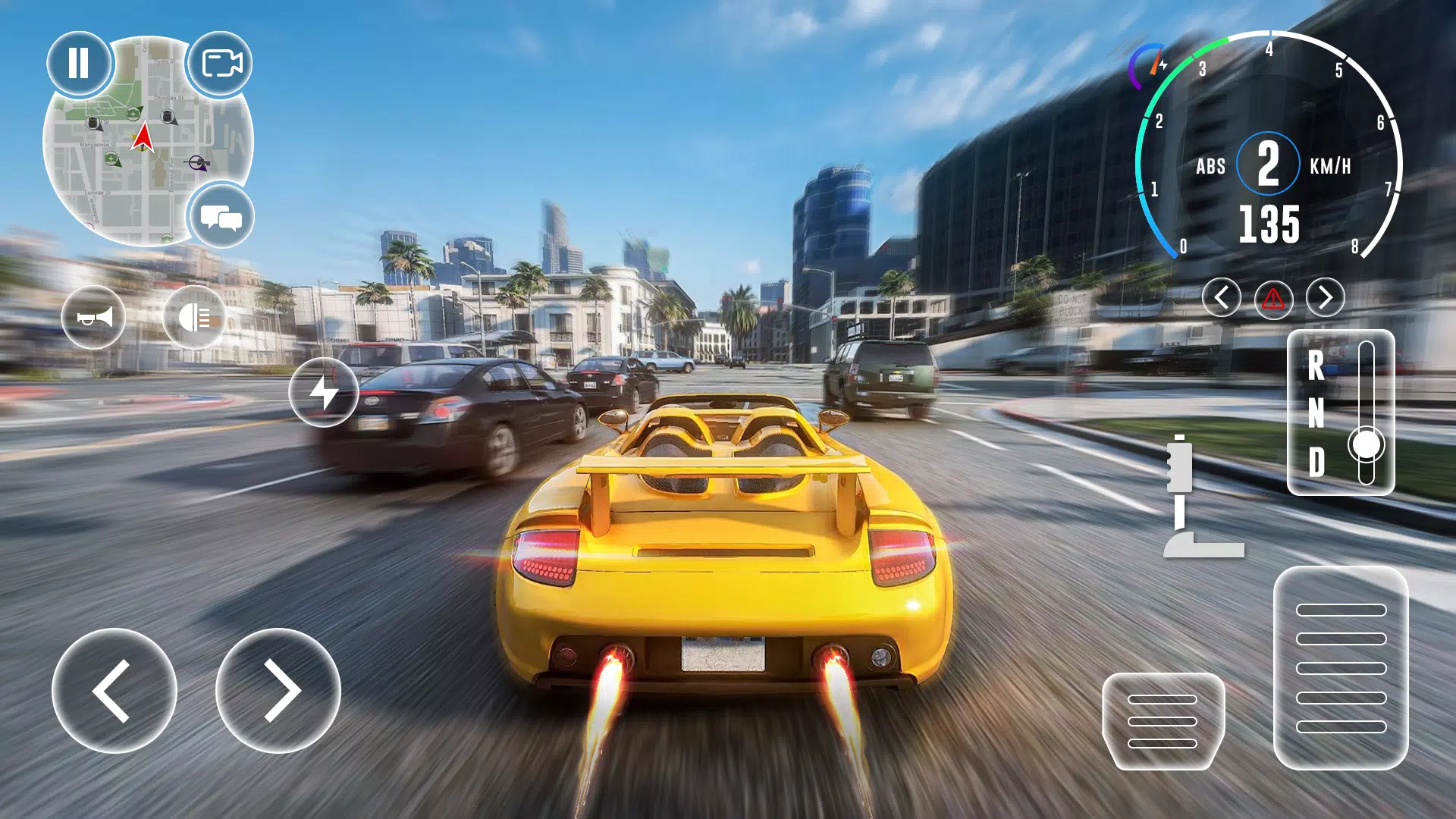Select Neutral on the gear shifter
Viewport: 1456px width, 819px height.
1317,414
